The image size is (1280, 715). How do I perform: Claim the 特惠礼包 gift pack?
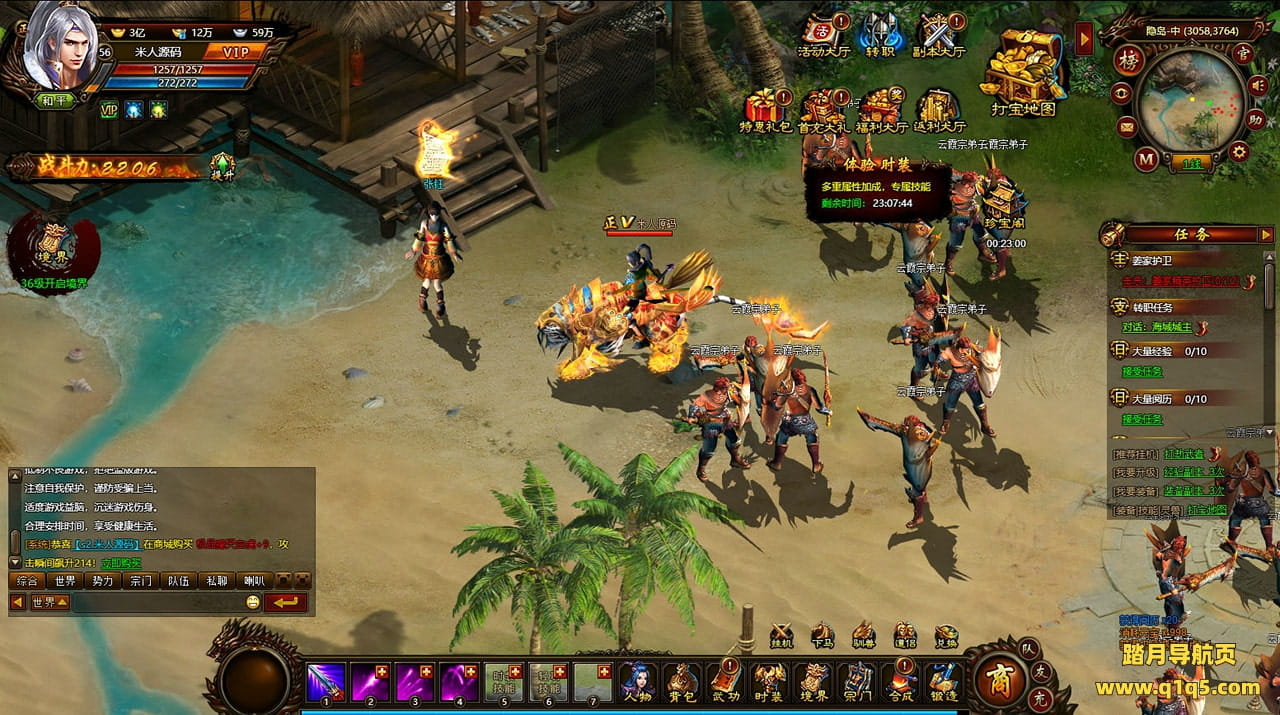pos(765,110)
